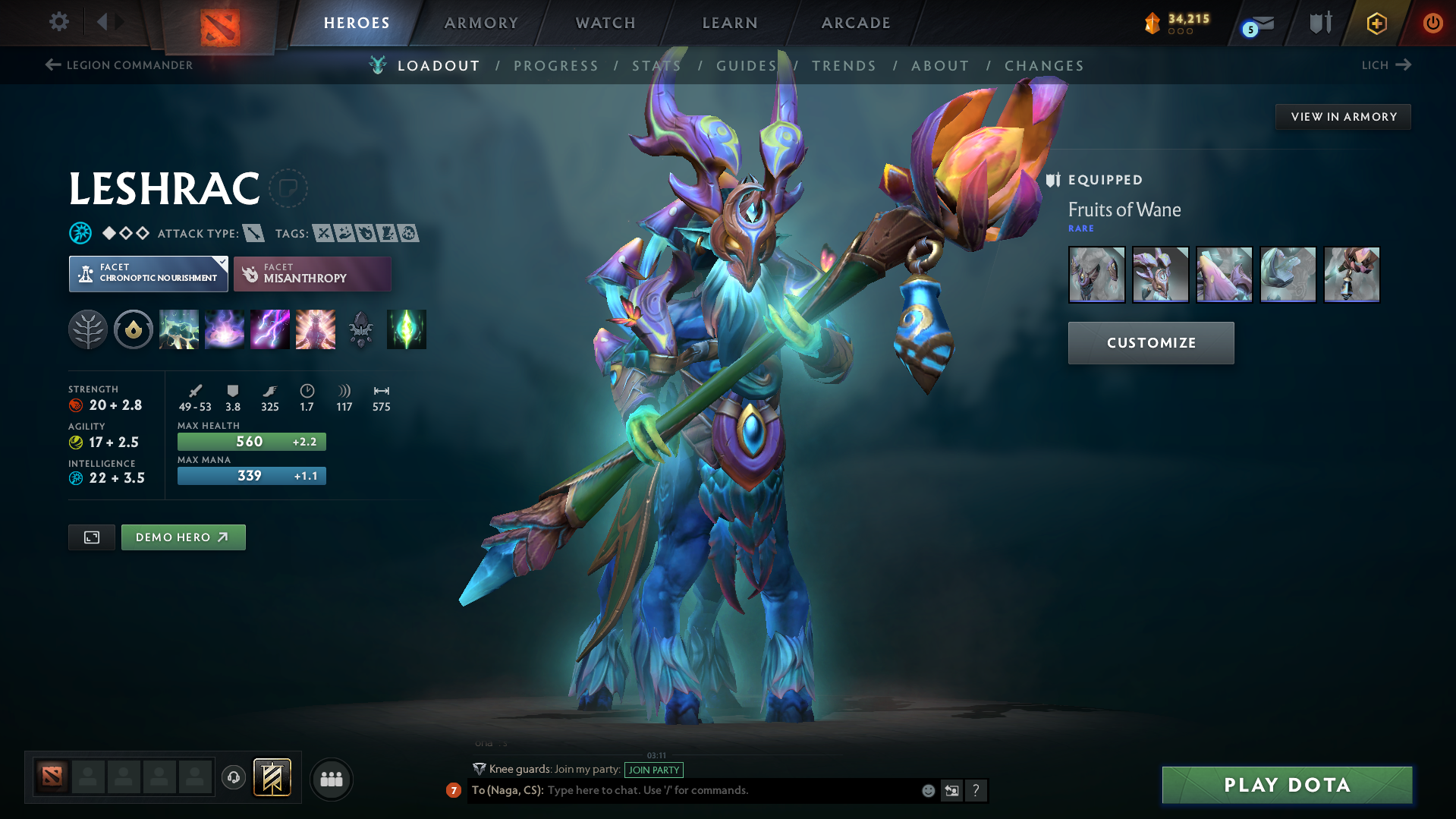Toggle the fullscreen hero preview
This screenshot has height=819, width=1456.
click(x=91, y=537)
